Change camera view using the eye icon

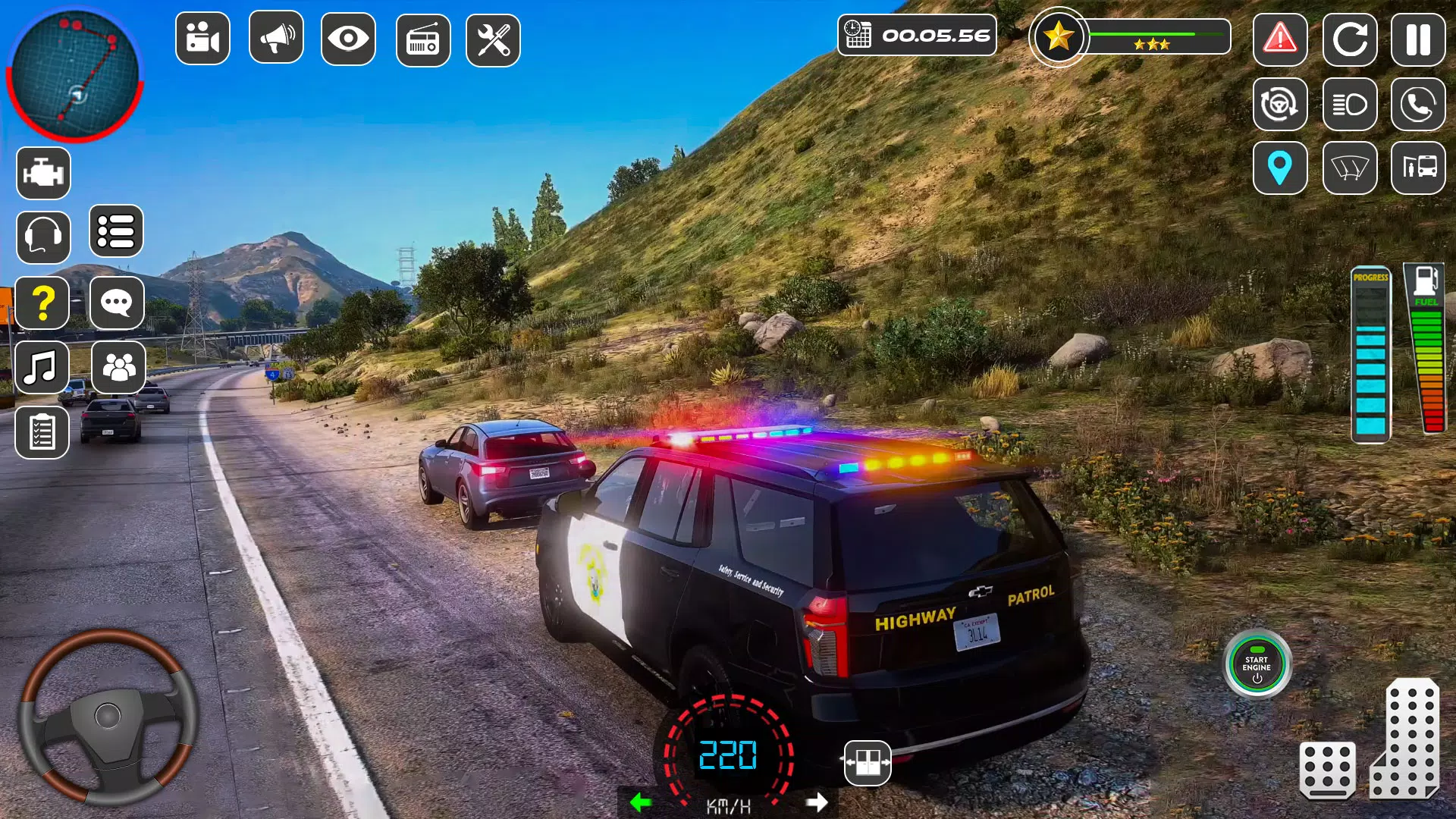click(x=347, y=39)
